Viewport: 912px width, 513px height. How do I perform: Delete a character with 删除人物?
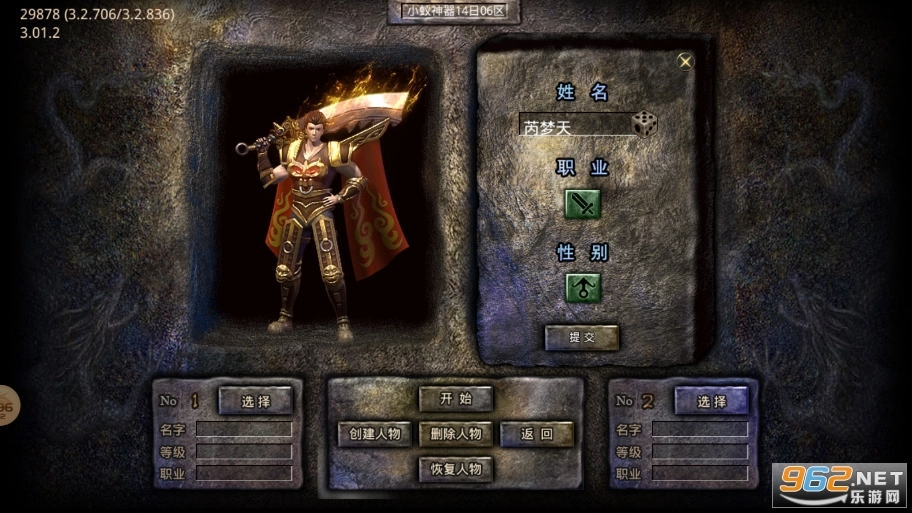tap(456, 433)
